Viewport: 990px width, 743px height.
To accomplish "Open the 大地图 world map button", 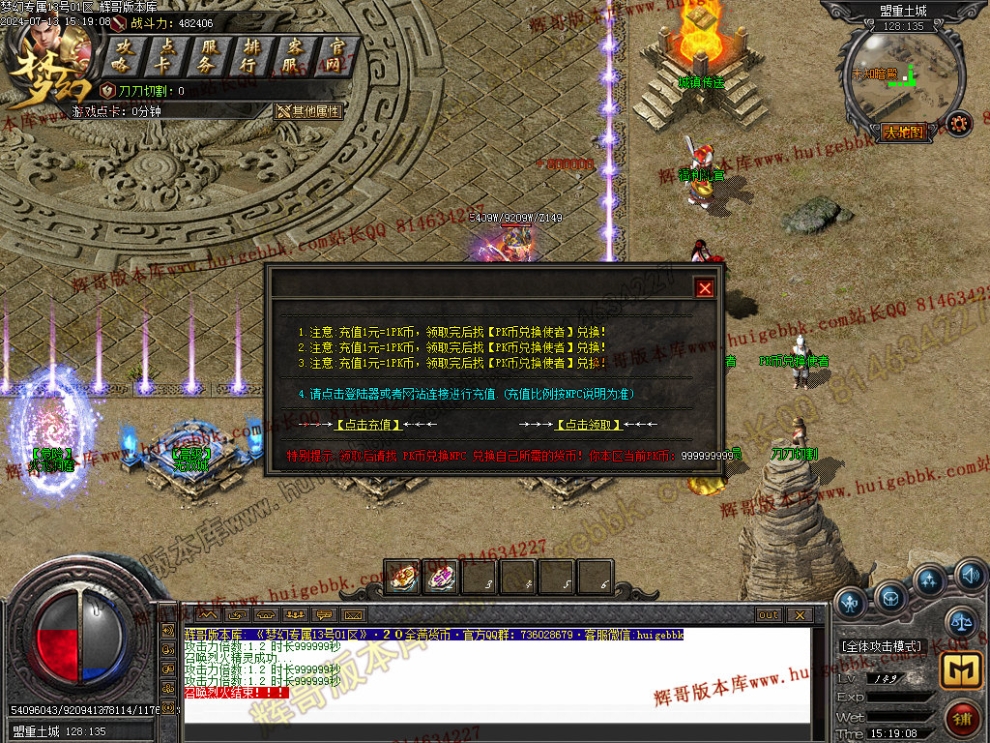I will (x=901, y=131).
